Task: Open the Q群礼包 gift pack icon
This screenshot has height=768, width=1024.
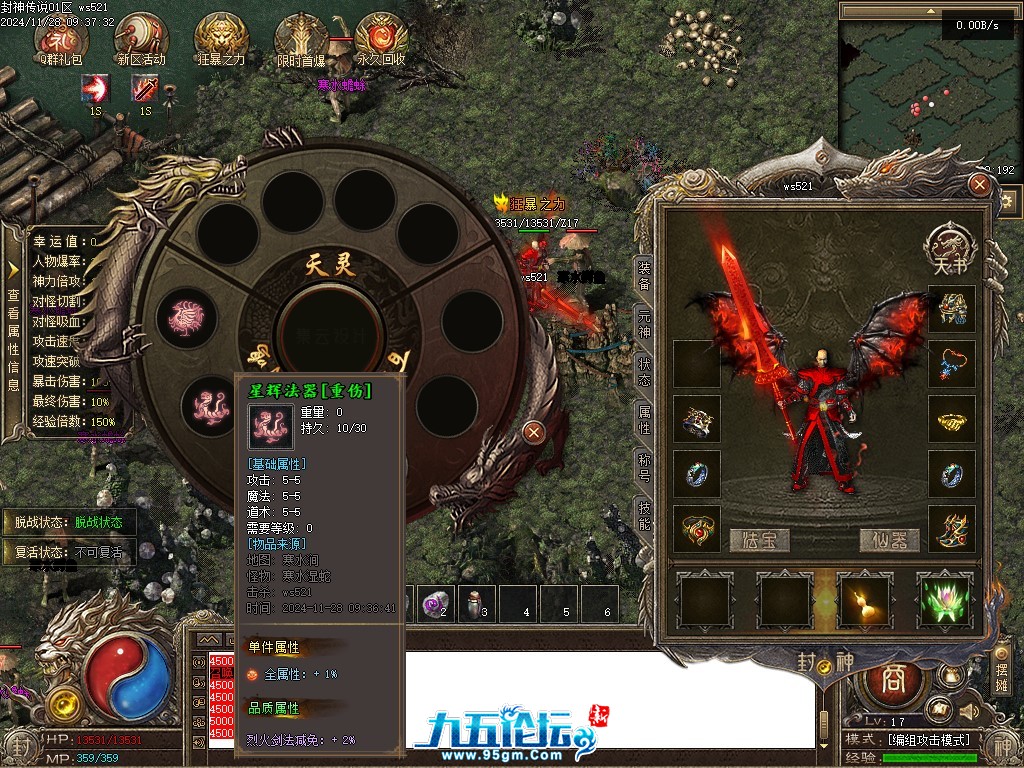Action: [62, 38]
